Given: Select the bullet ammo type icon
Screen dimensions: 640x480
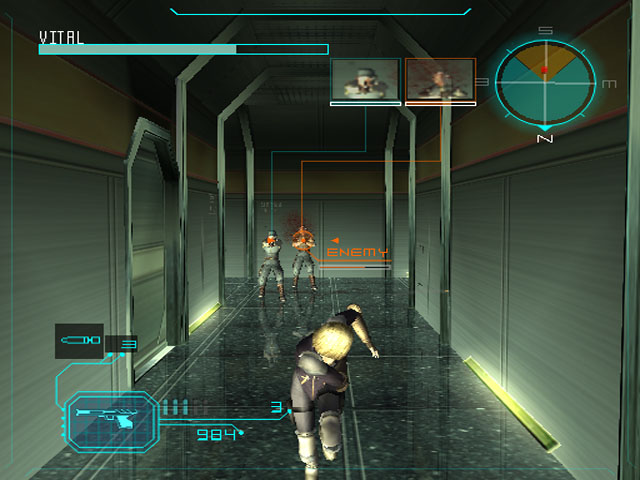Looking at the screenshot, I should pos(80,341).
